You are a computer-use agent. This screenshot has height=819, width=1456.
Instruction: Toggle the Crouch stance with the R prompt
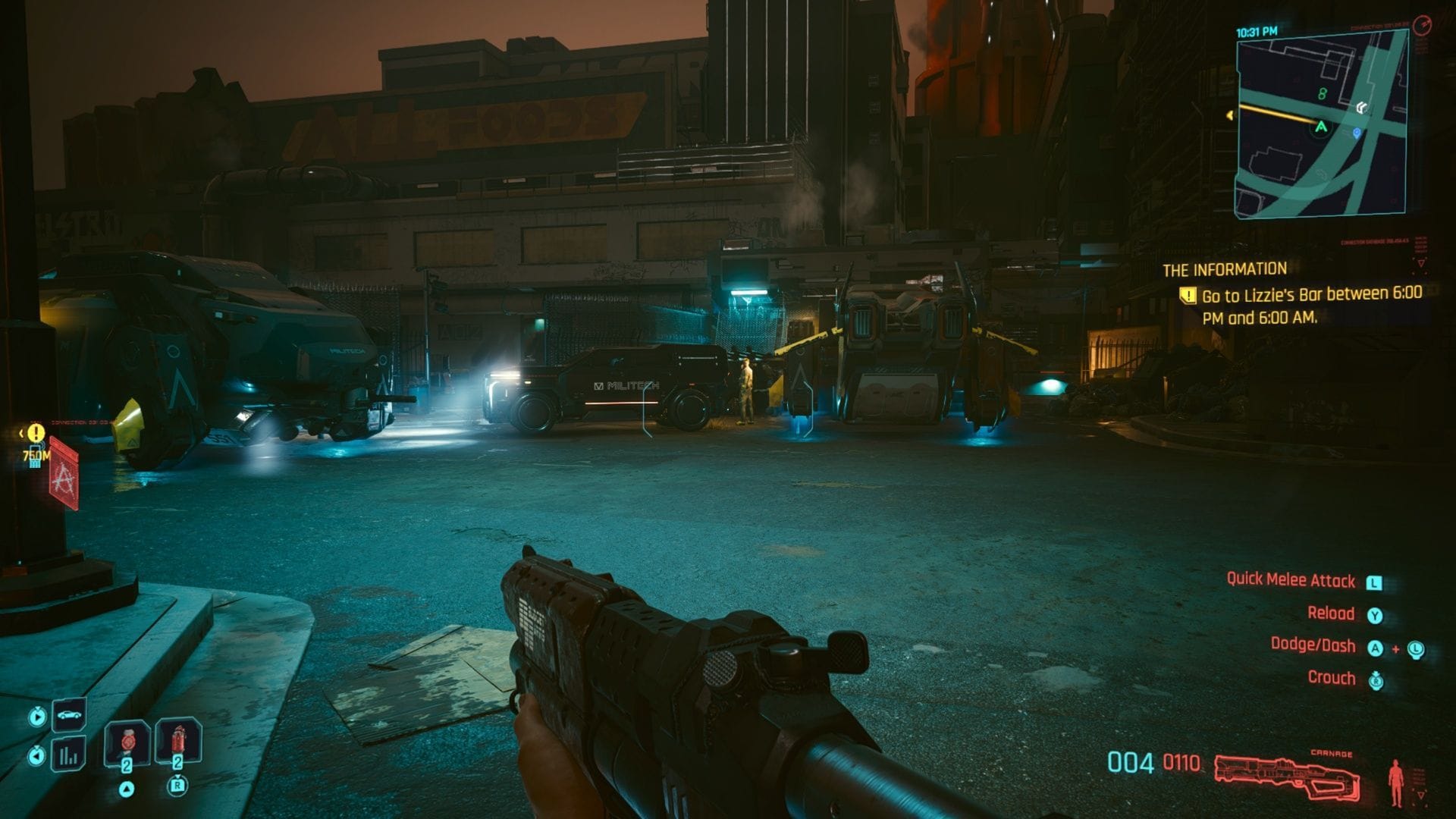(x=1376, y=680)
